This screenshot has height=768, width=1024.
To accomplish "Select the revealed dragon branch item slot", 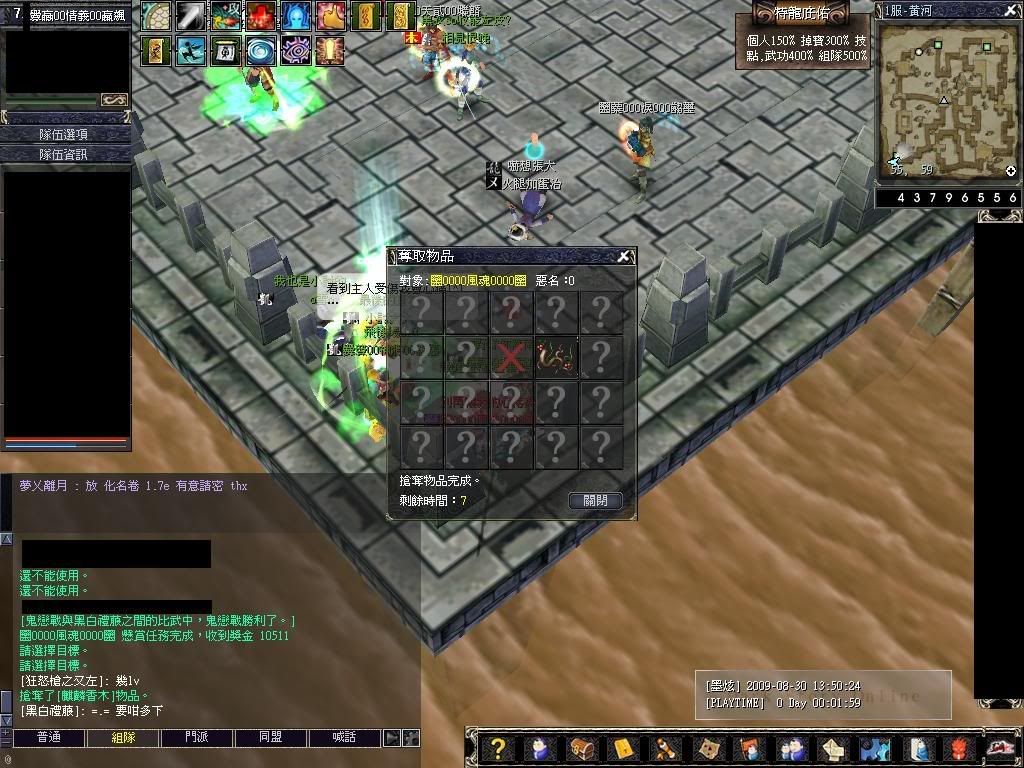I will point(555,358).
